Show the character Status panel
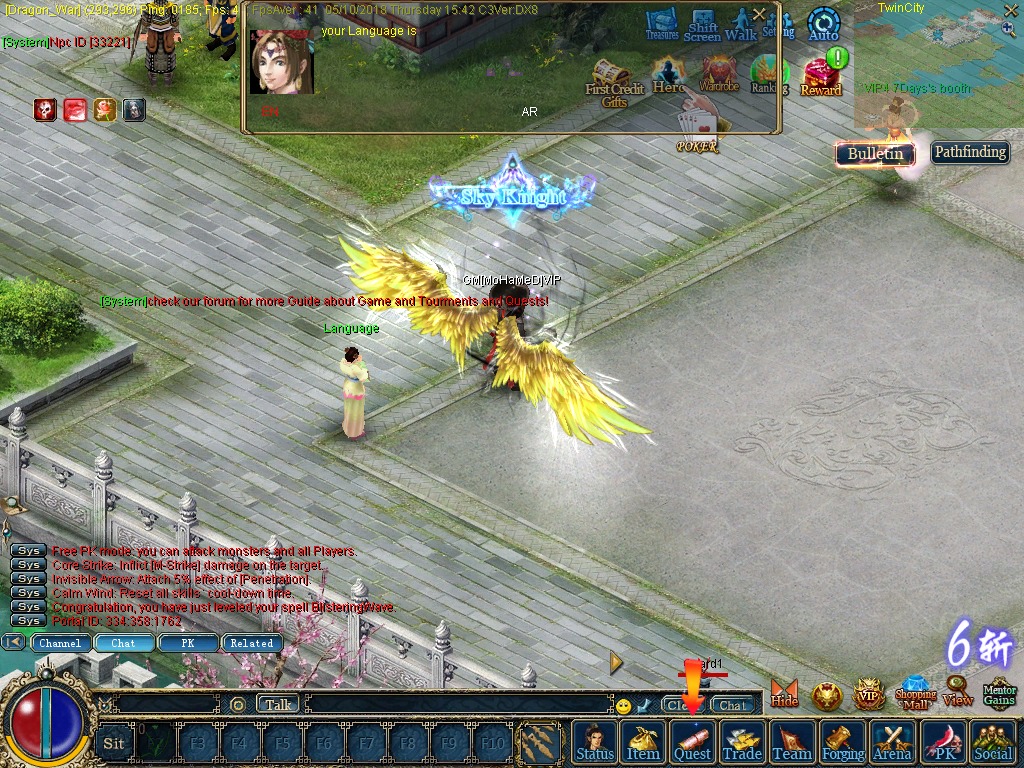Image resolution: width=1024 pixels, height=768 pixels. click(x=595, y=742)
